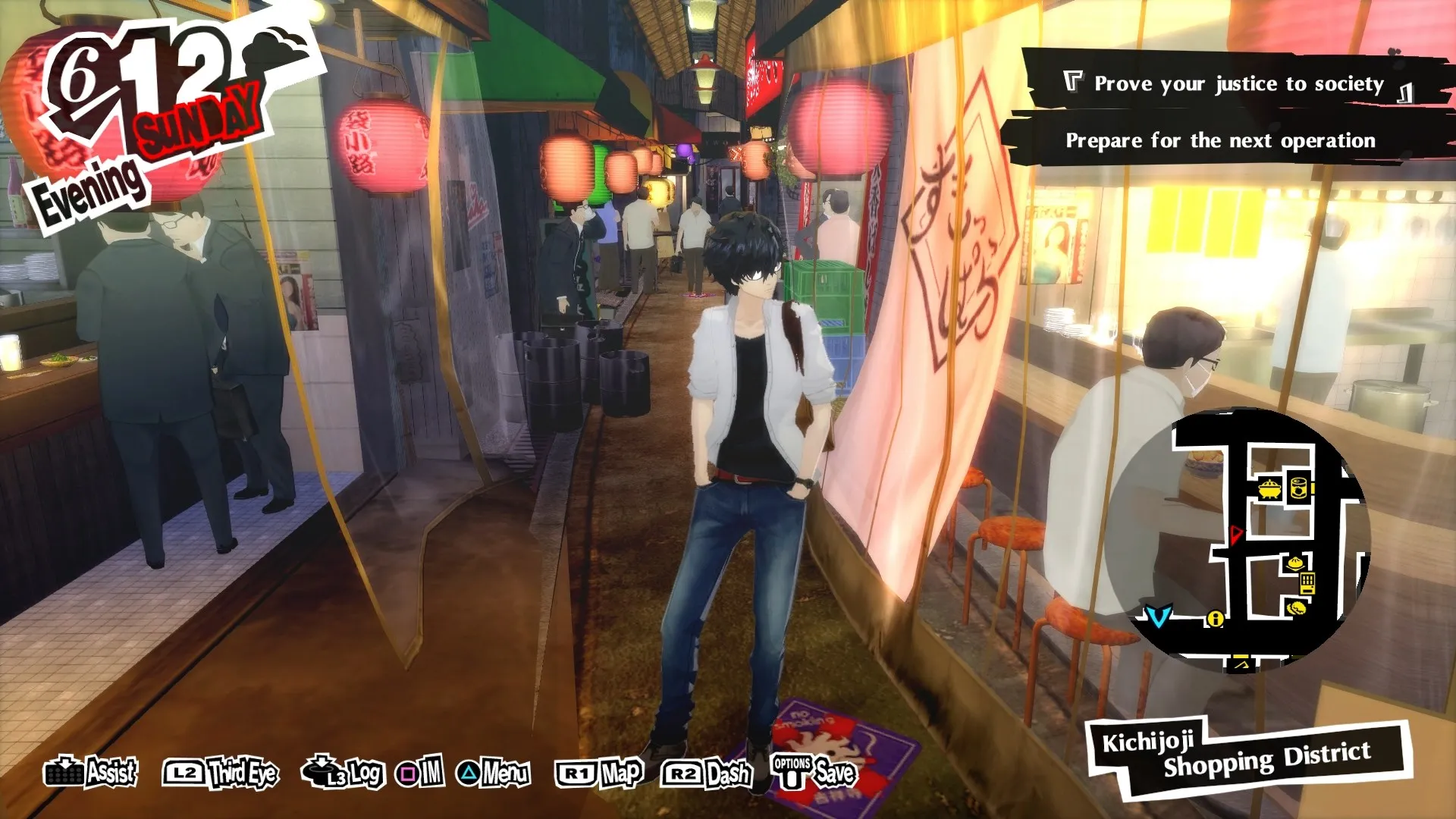Click the yellow info marker on the minimap

pyautogui.click(x=1215, y=619)
